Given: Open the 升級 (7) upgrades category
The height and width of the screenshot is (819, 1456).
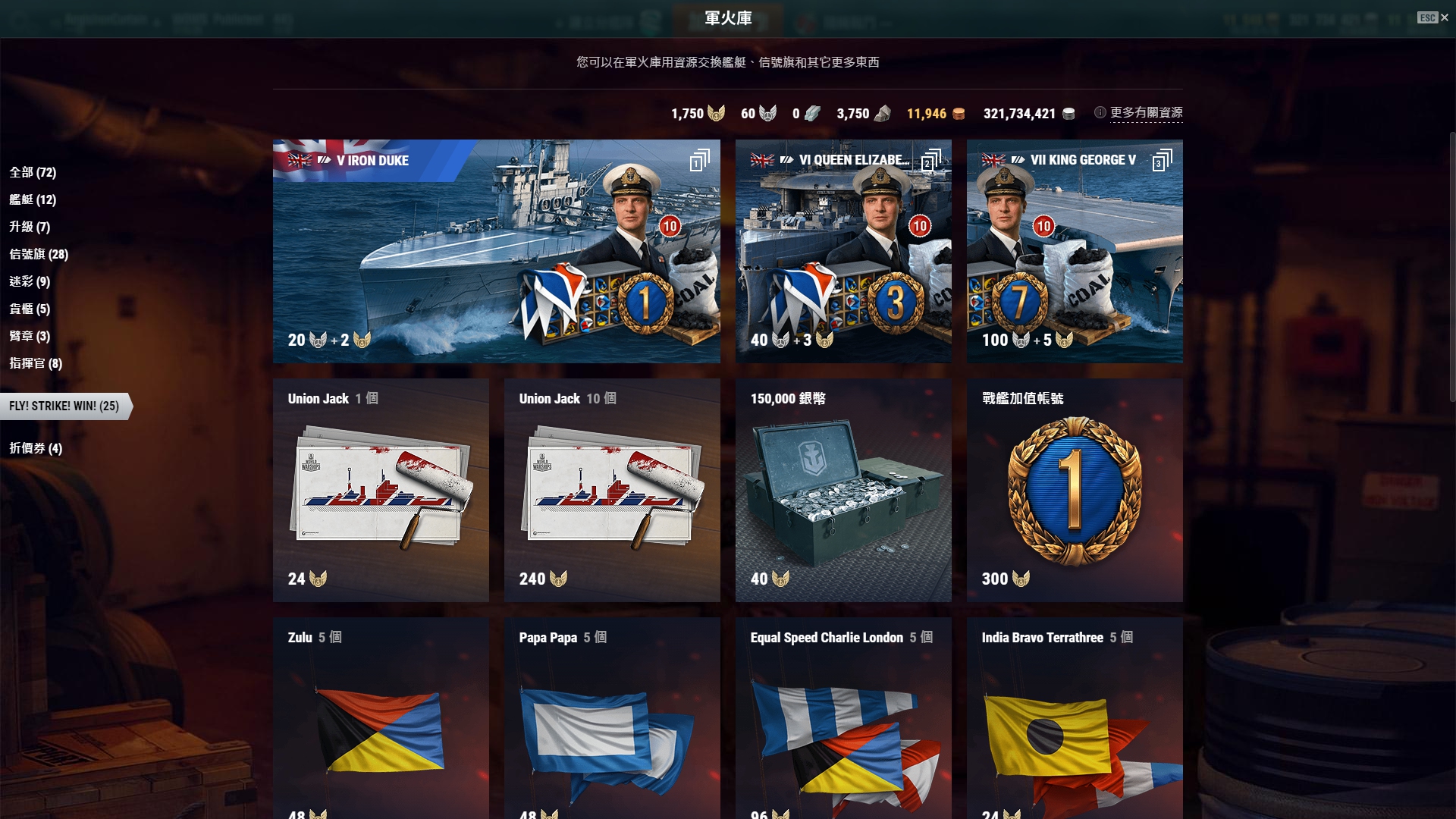Looking at the screenshot, I should (x=30, y=227).
